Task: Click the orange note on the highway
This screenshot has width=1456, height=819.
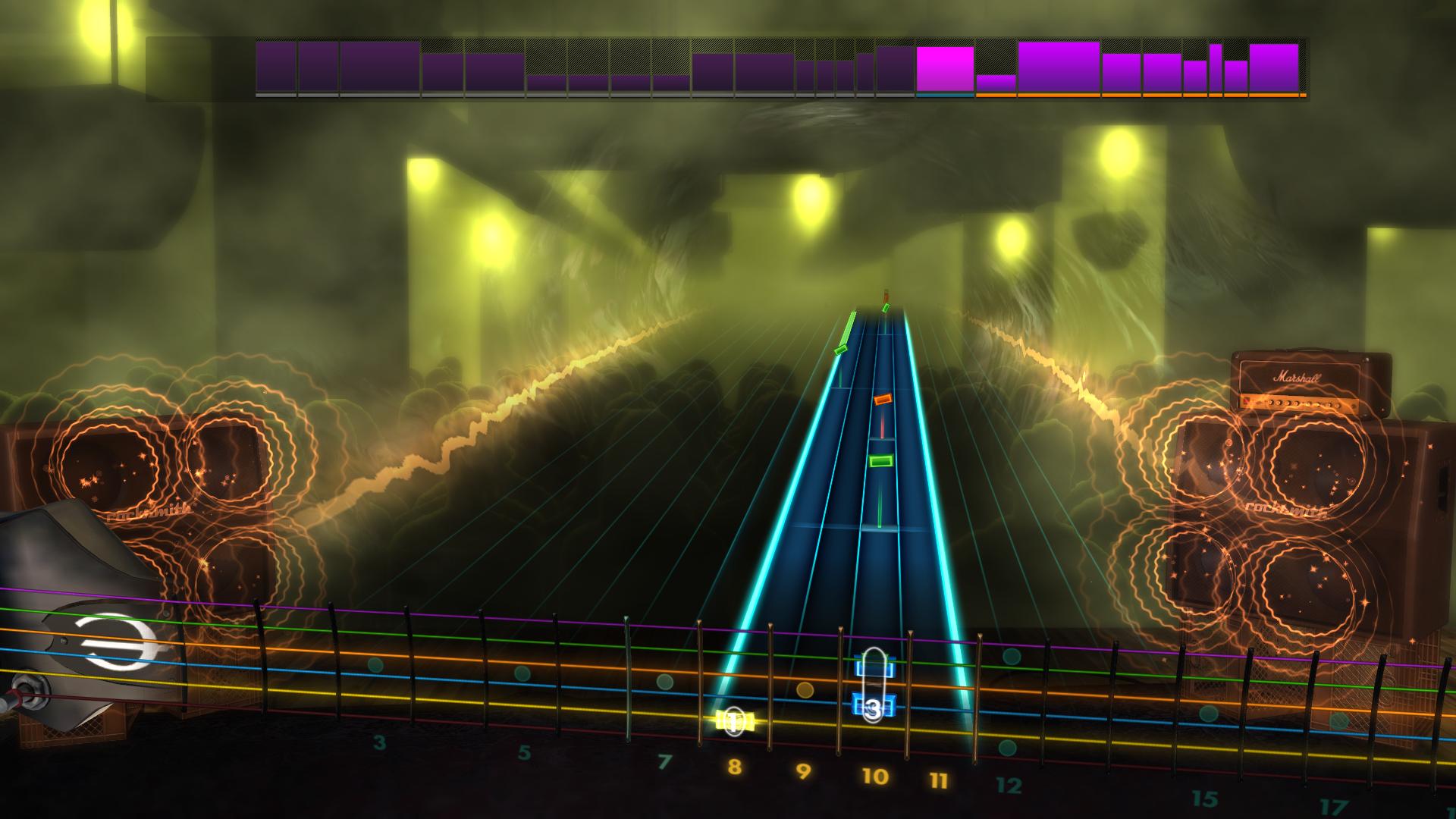Action: tap(883, 399)
